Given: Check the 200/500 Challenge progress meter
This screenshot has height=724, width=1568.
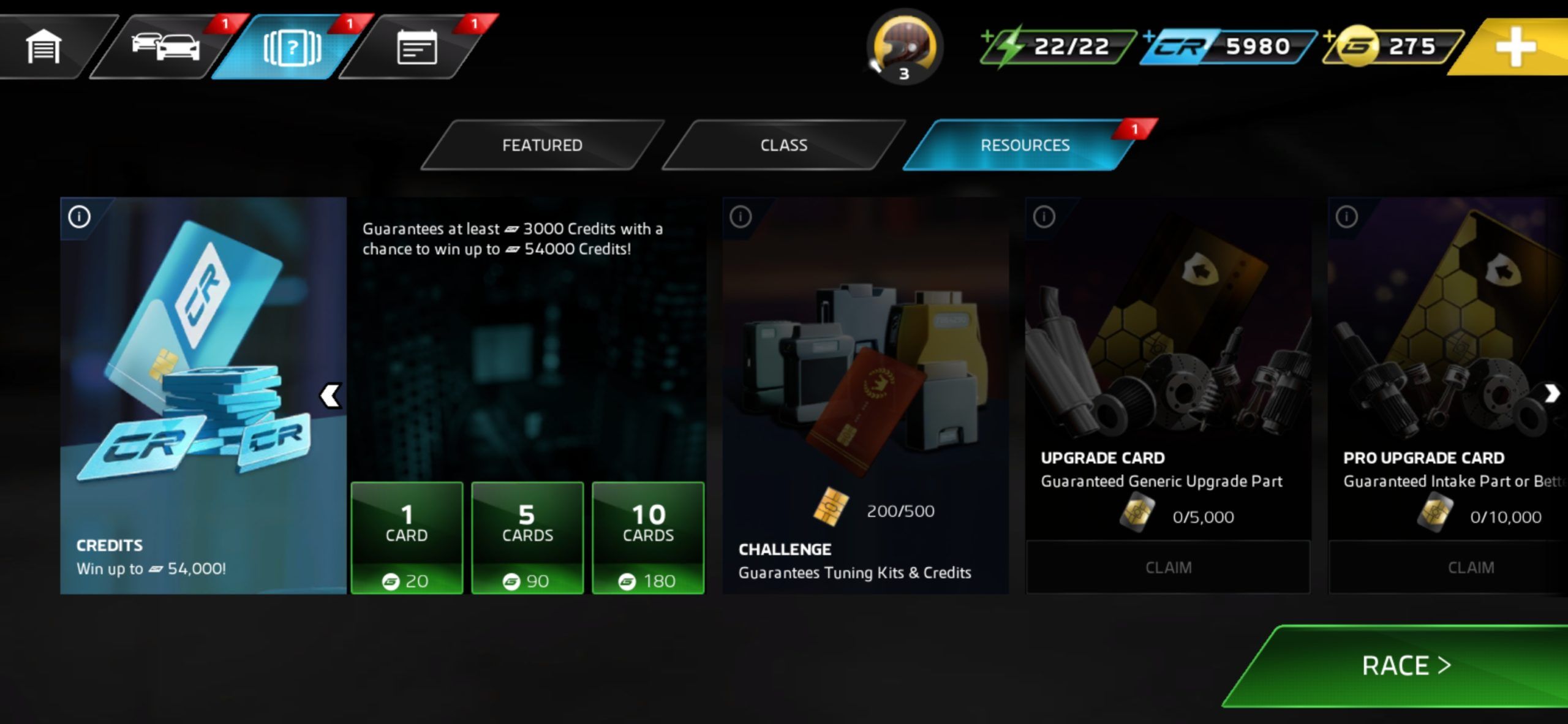Looking at the screenshot, I should 876,511.
